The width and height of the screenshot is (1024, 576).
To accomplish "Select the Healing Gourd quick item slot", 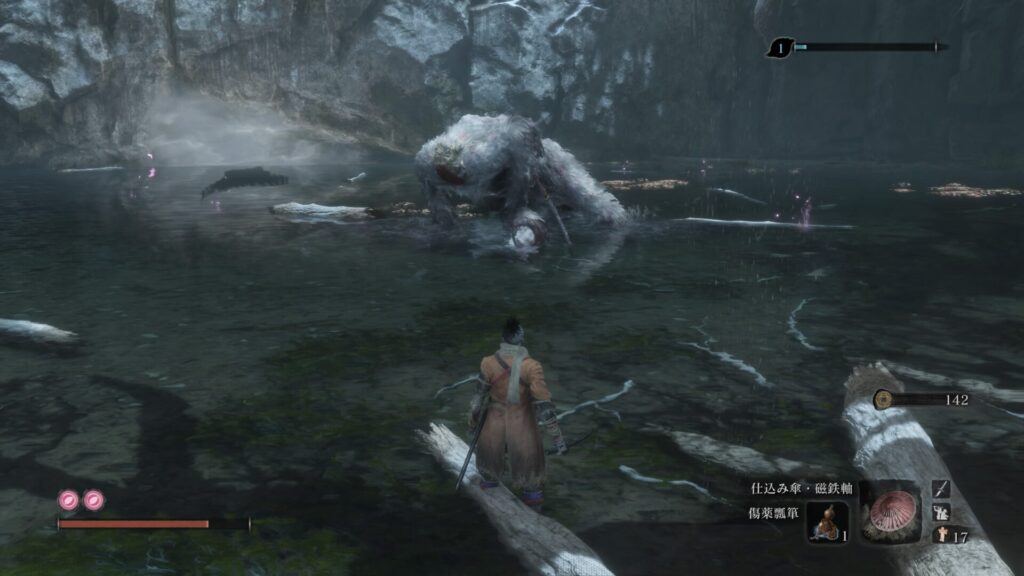I will click(827, 521).
